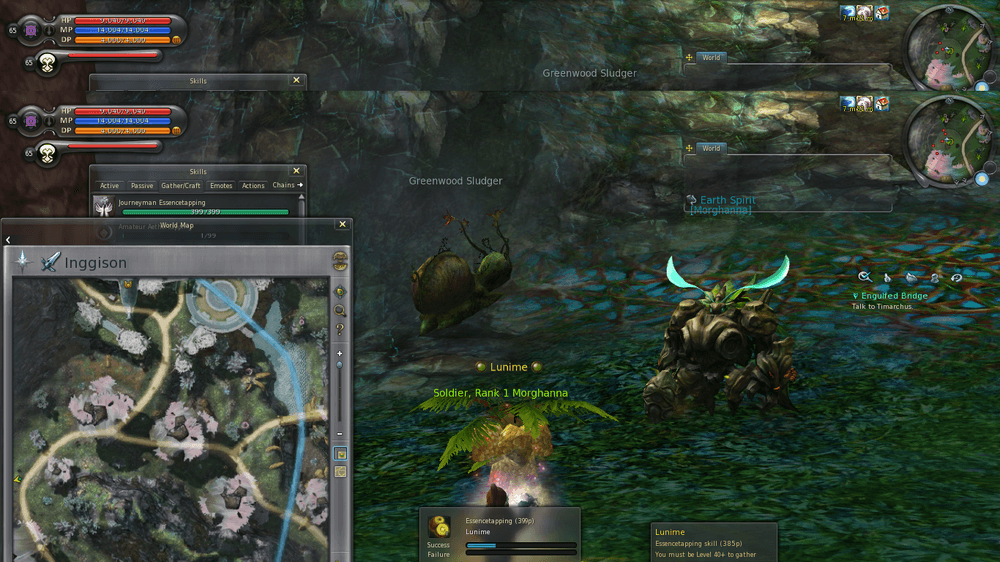Screen dimensions: 1000x562
Task: Zoom out with the map's minus button
Action: [x=340, y=433]
